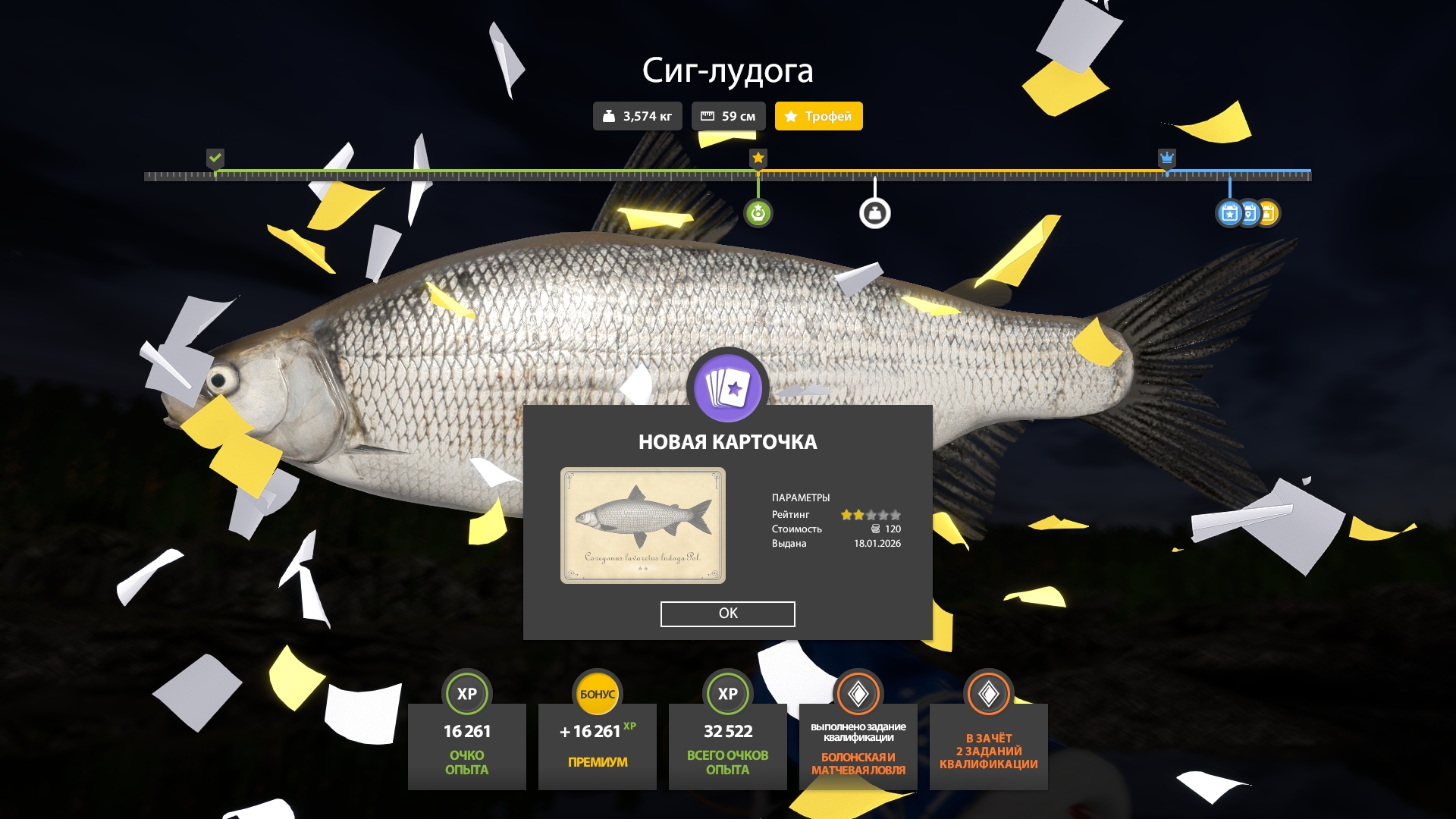Open the Болонская и матчевая ловля qualification panel
This screenshot has height=819, width=1456.
(x=858, y=747)
